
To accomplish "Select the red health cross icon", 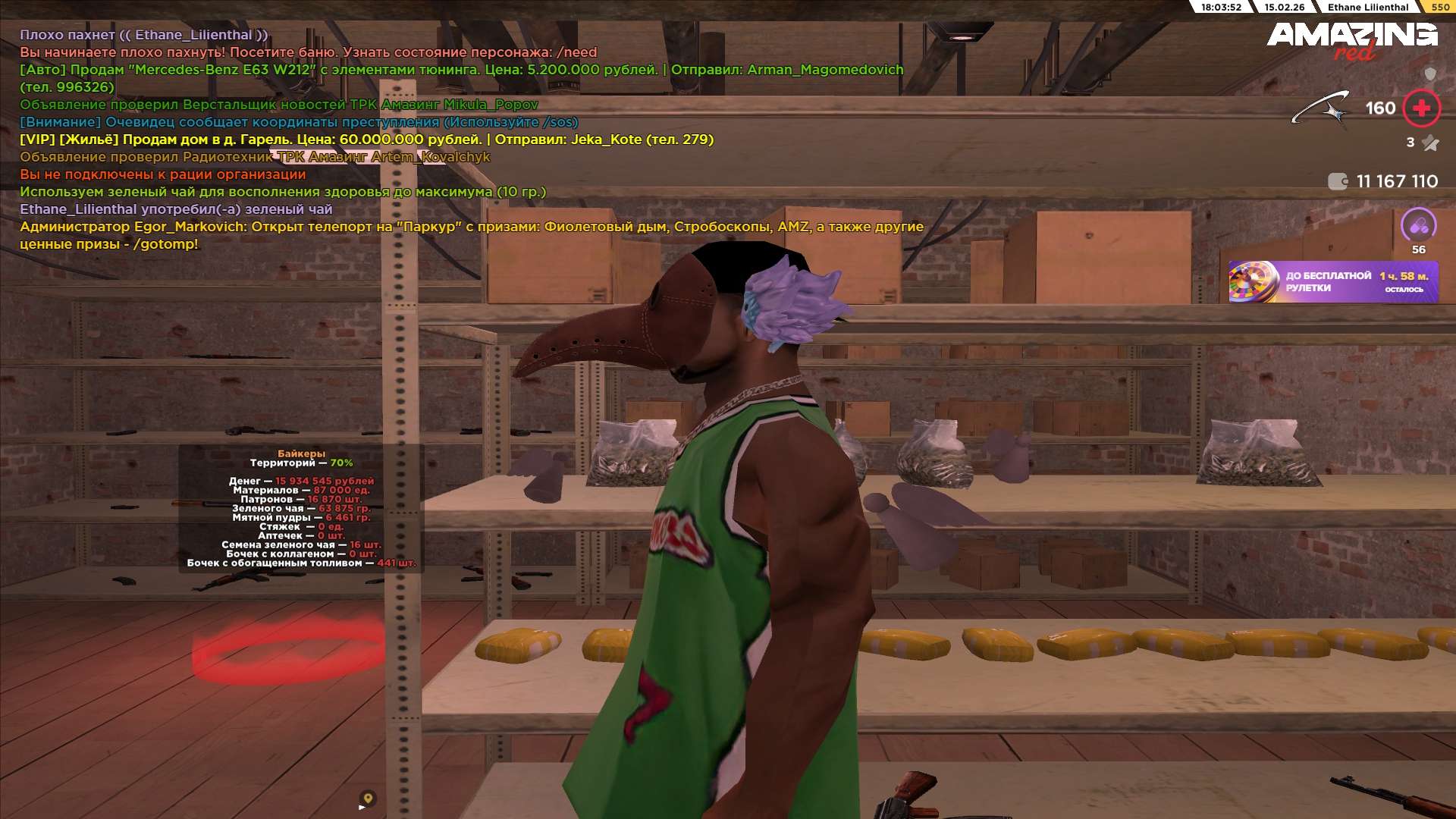I will click(x=1421, y=108).
